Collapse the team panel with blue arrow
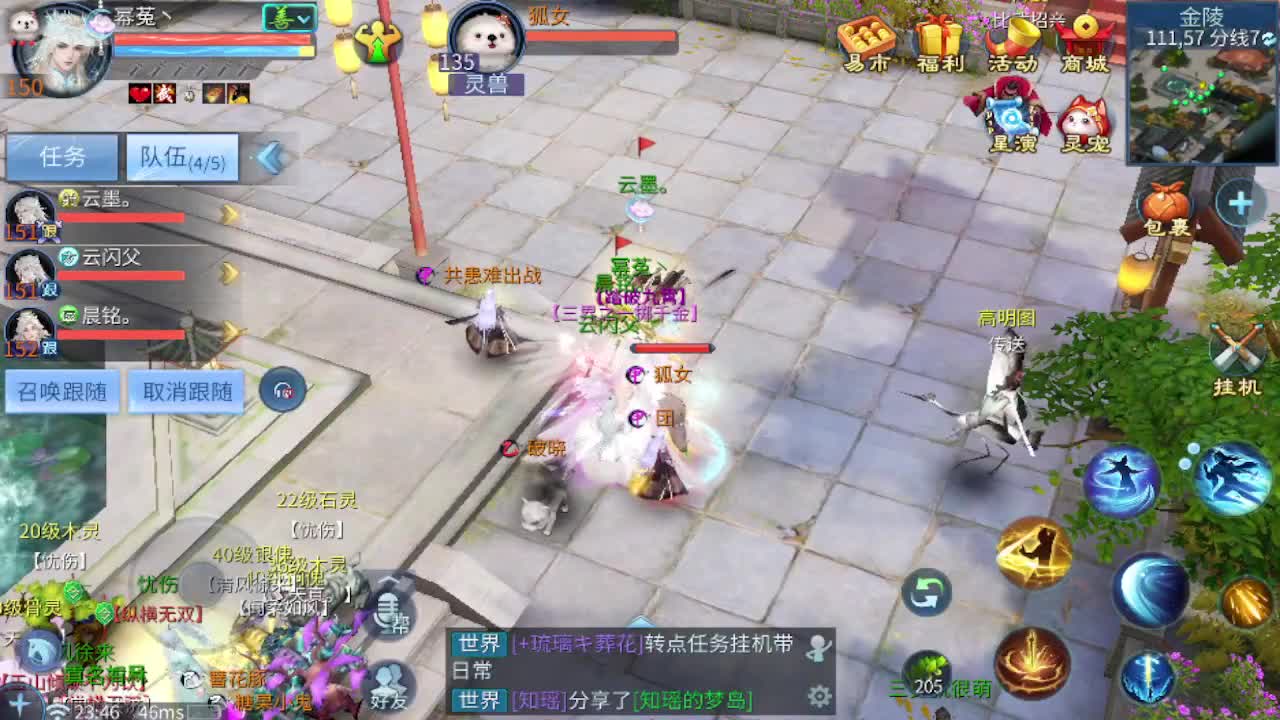The width and height of the screenshot is (1280, 720). [x=268, y=158]
